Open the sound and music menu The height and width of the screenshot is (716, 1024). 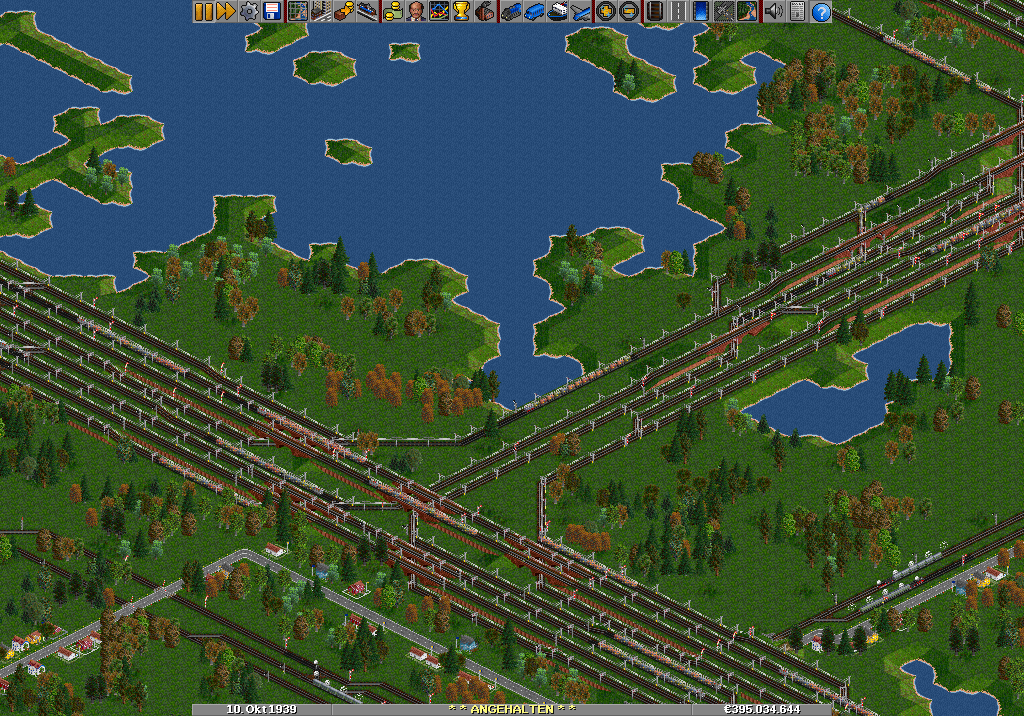click(773, 11)
